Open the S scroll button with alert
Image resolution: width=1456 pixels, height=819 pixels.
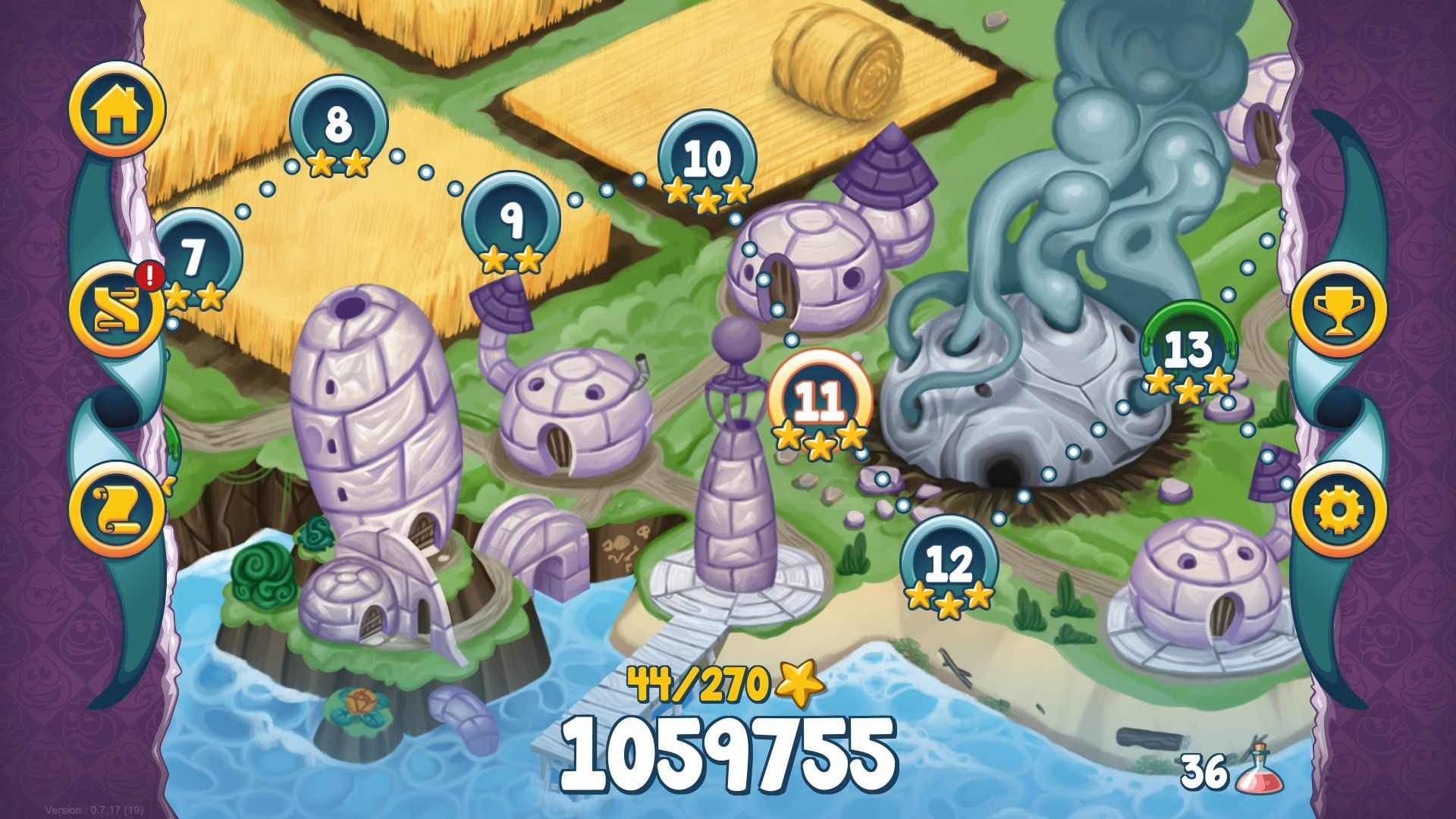point(117,309)
